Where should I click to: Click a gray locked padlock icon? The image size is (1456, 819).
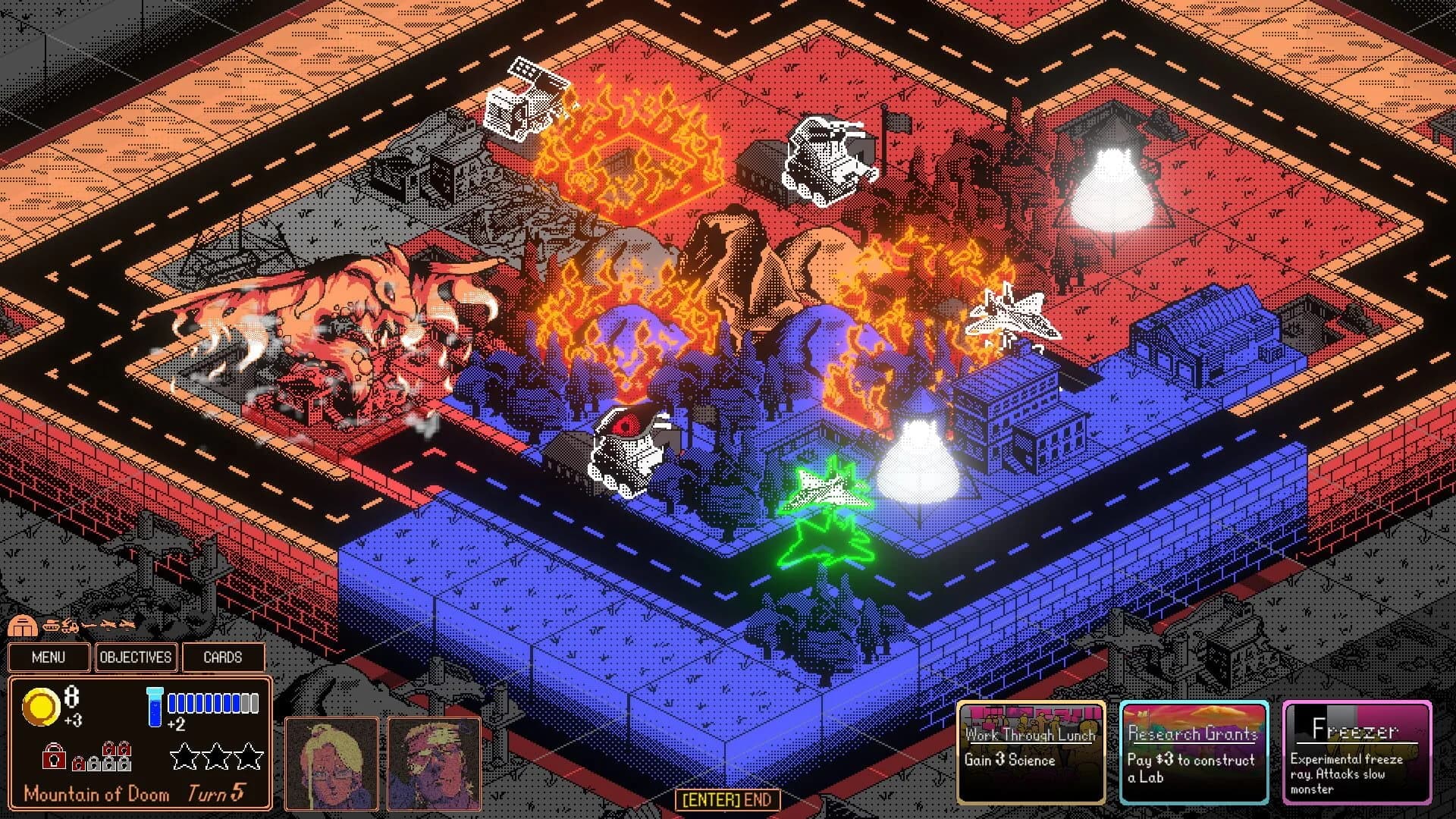click(94, 765)
